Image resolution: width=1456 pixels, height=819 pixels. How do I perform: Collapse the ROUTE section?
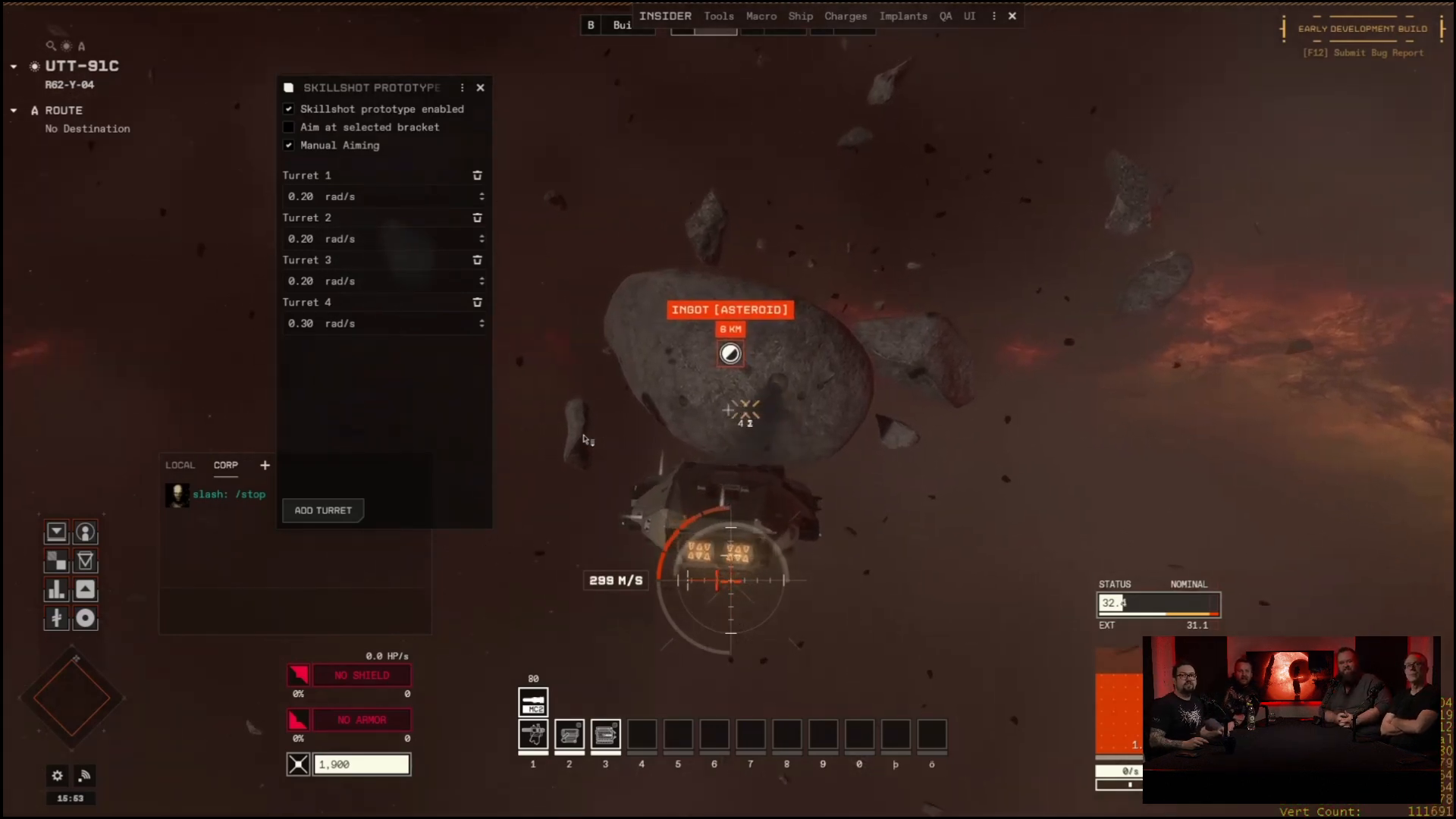click(x=12, y=110)
